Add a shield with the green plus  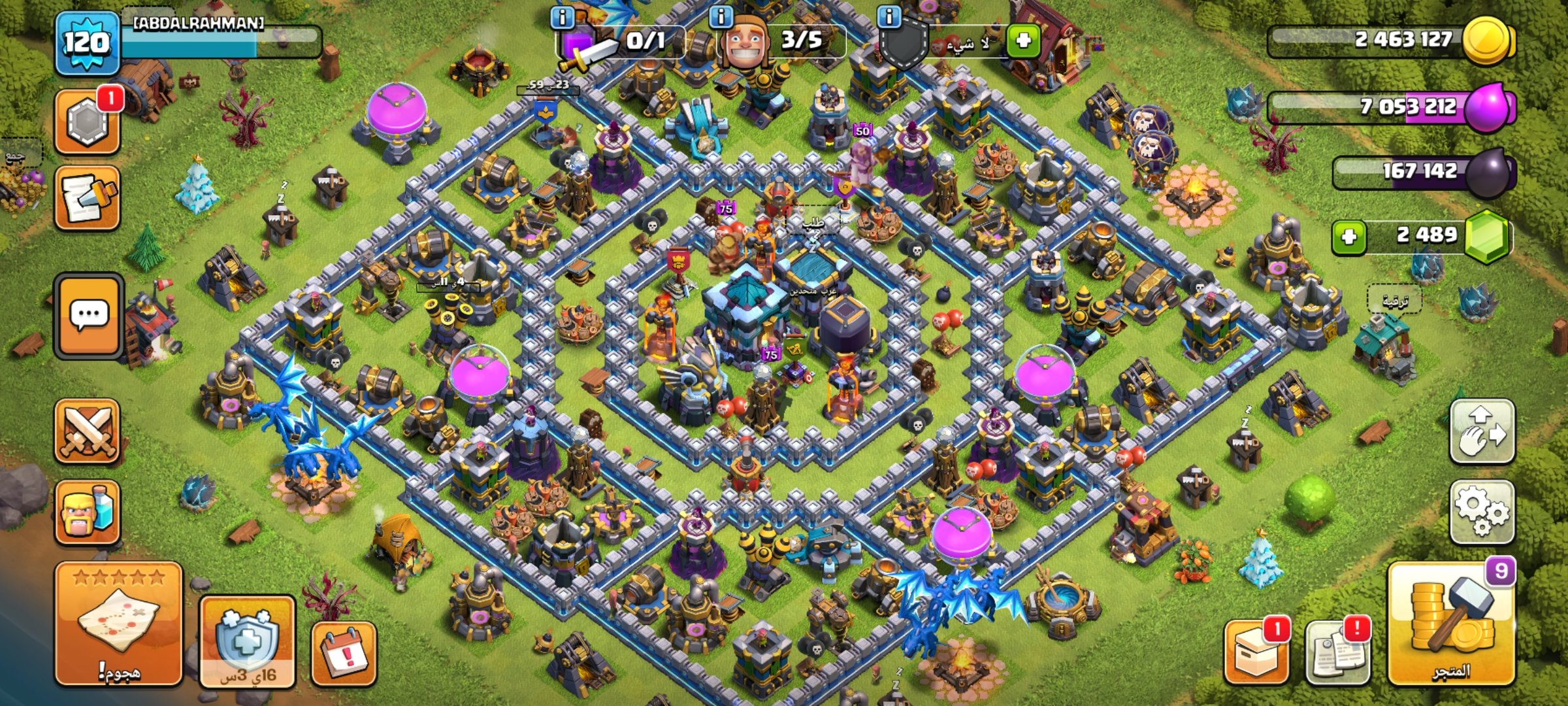coord(1023,41)
